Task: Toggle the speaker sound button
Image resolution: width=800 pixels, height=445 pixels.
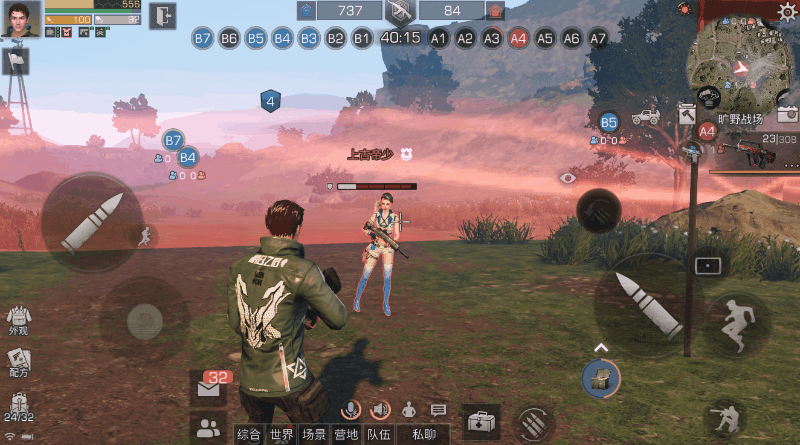Action: coord(380,409)
